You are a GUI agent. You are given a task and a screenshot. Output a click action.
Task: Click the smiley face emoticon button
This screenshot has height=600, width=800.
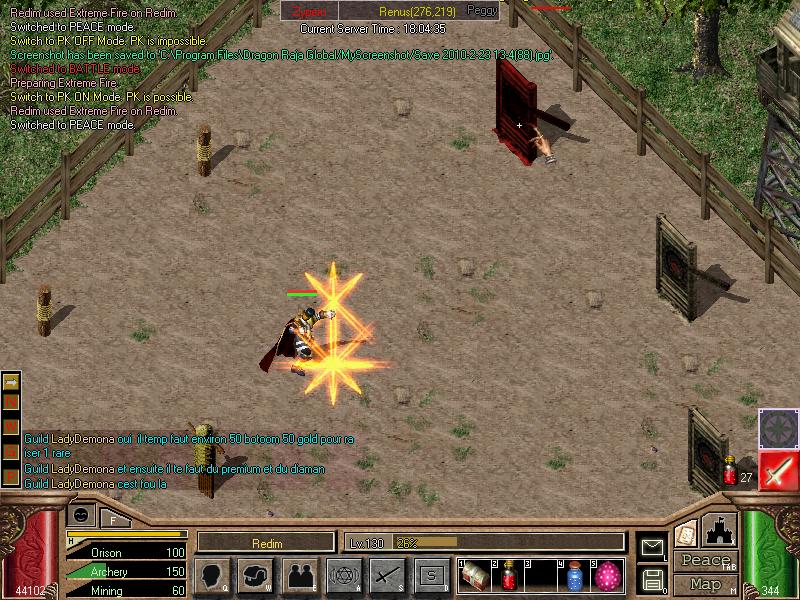[x=80, y=515]
